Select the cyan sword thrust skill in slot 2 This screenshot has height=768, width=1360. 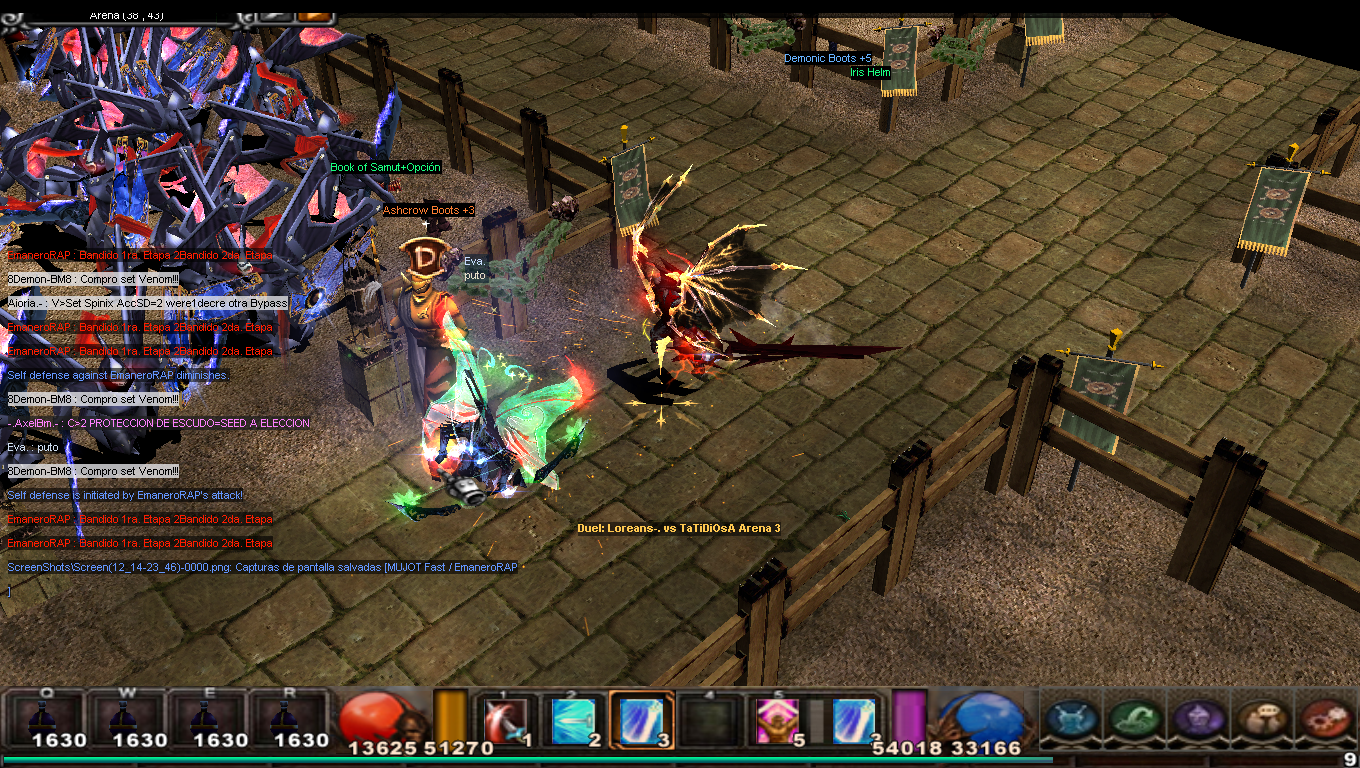coord(574,719)
